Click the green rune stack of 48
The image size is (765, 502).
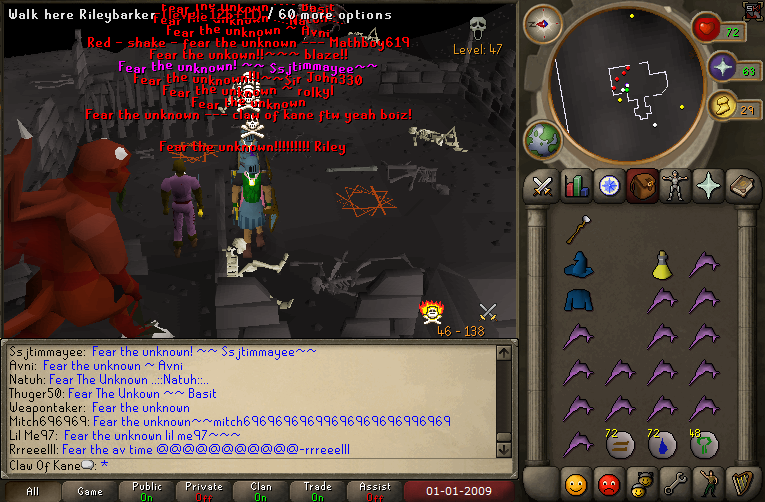[703, 444]
